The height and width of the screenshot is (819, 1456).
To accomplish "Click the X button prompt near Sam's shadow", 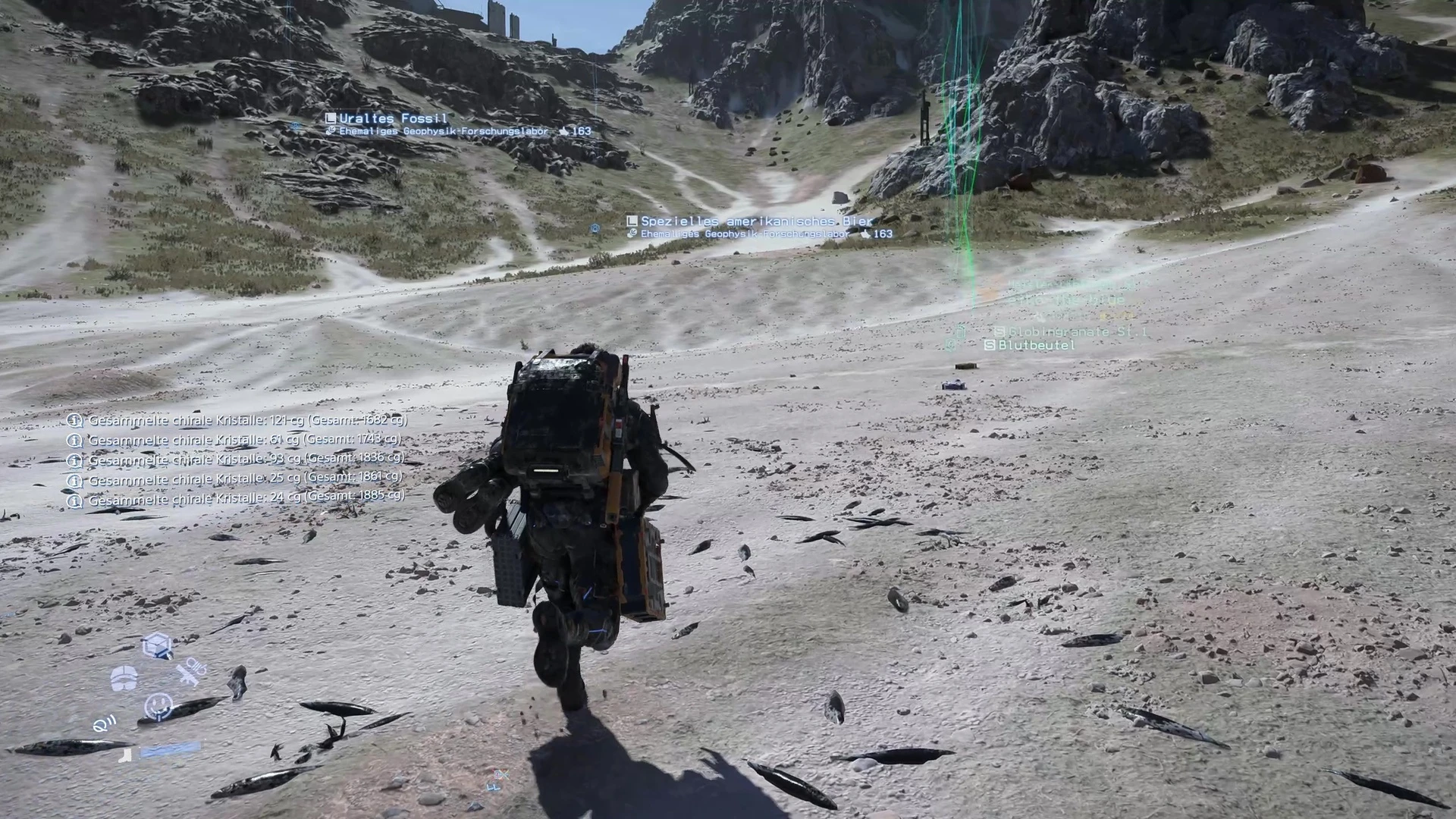I will point(500,773).
